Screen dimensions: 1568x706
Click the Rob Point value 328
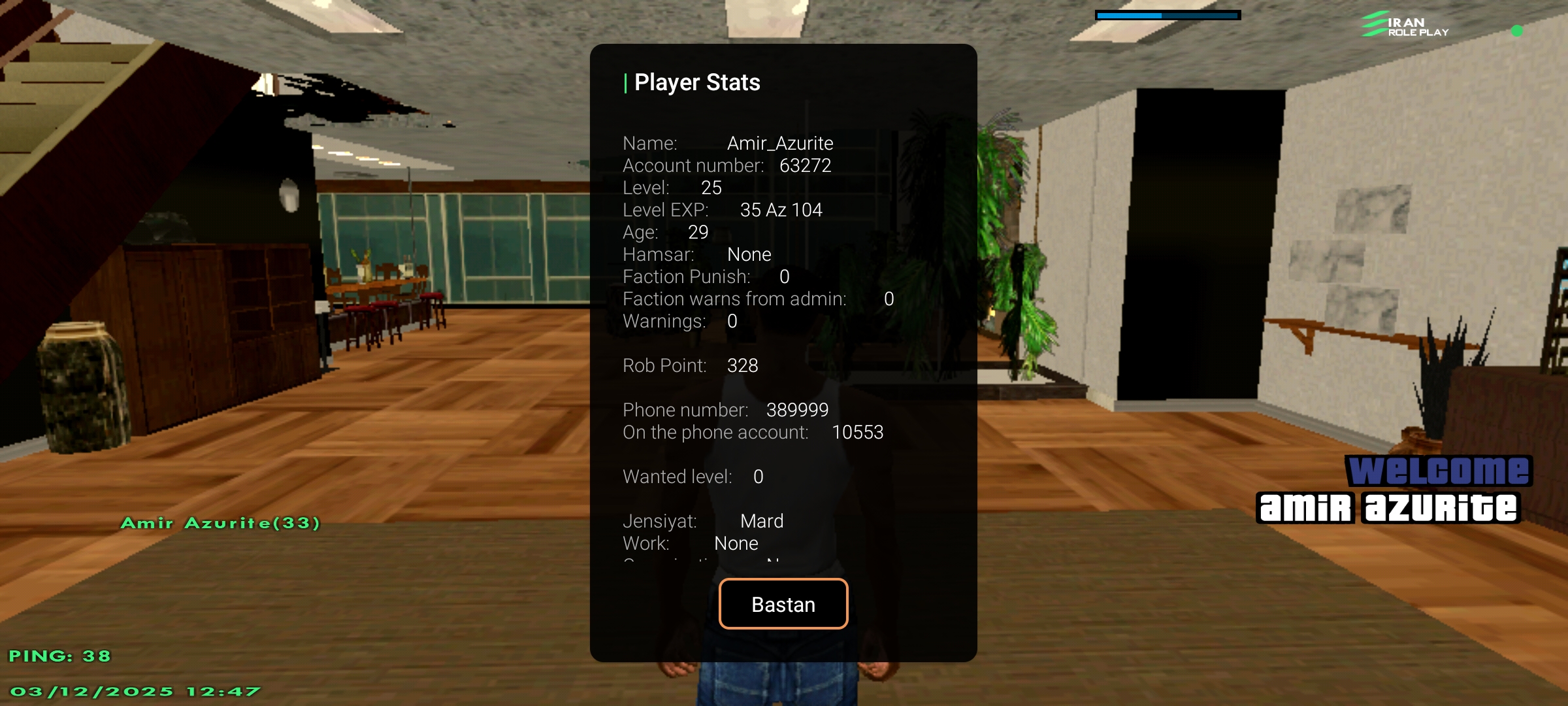(x=743, y=365)
